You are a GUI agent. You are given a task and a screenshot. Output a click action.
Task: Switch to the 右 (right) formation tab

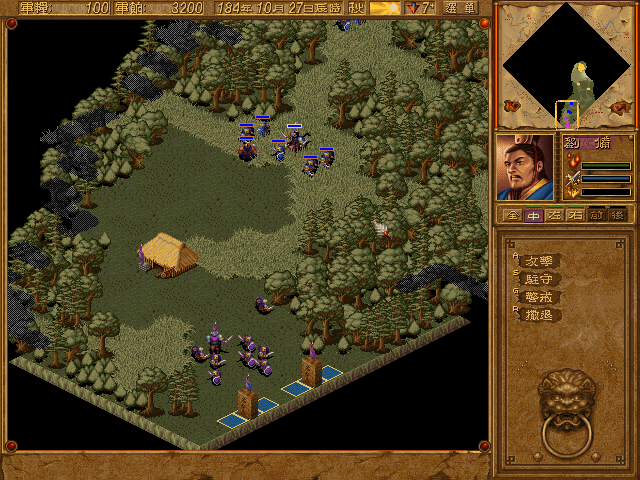pos(575,214)
